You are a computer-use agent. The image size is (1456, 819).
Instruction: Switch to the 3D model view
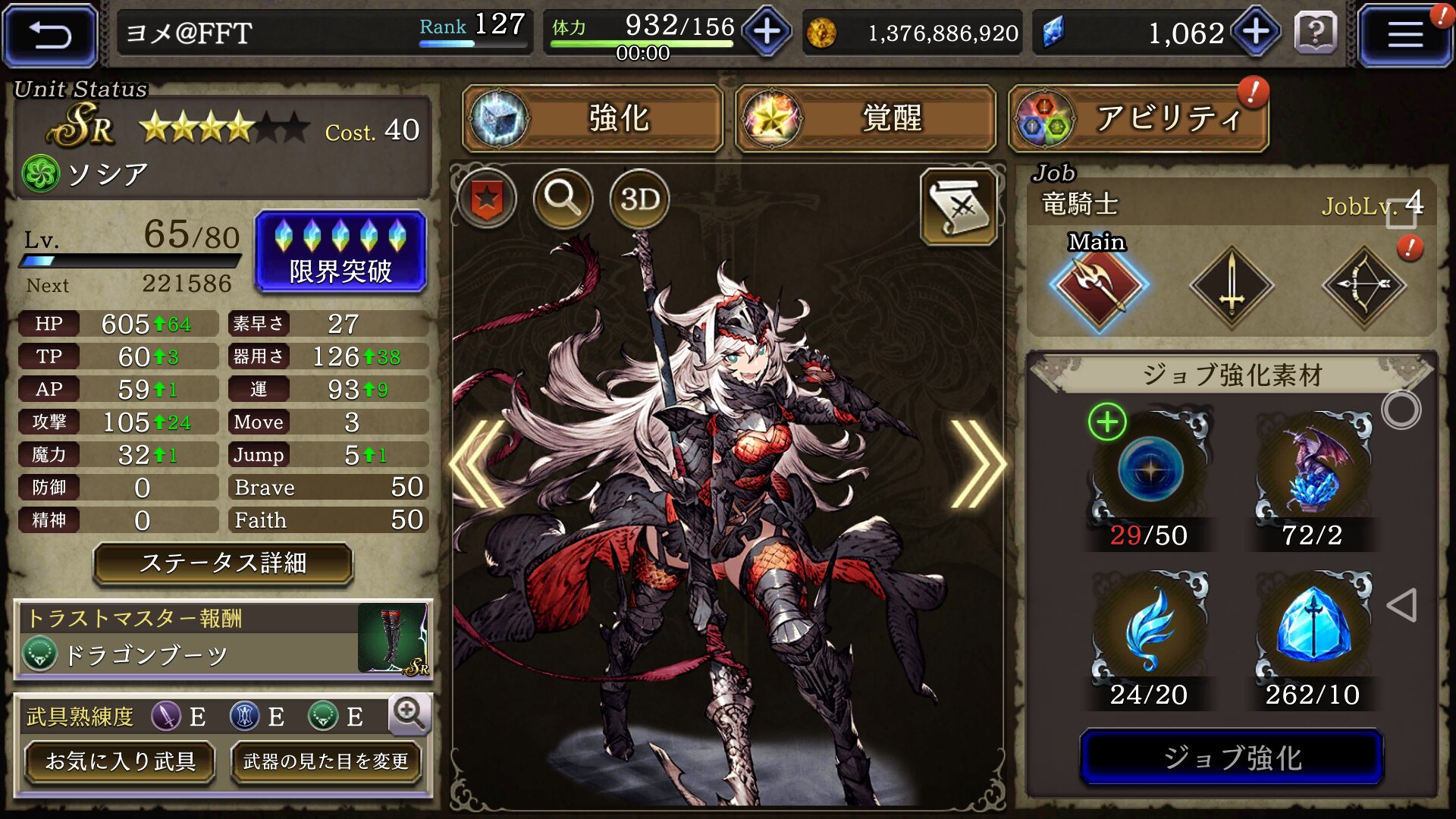[639, 199]
